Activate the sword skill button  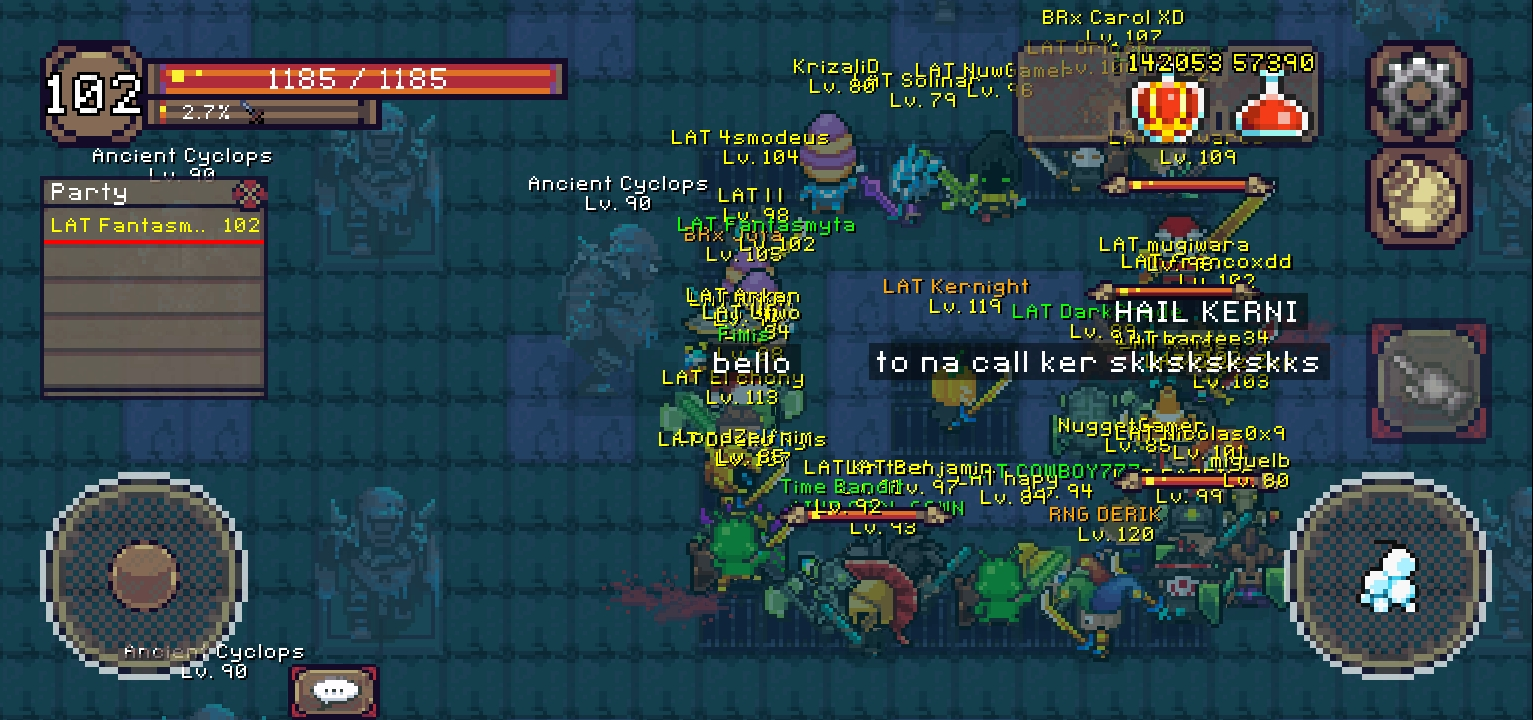click(x=1428, y=381)
